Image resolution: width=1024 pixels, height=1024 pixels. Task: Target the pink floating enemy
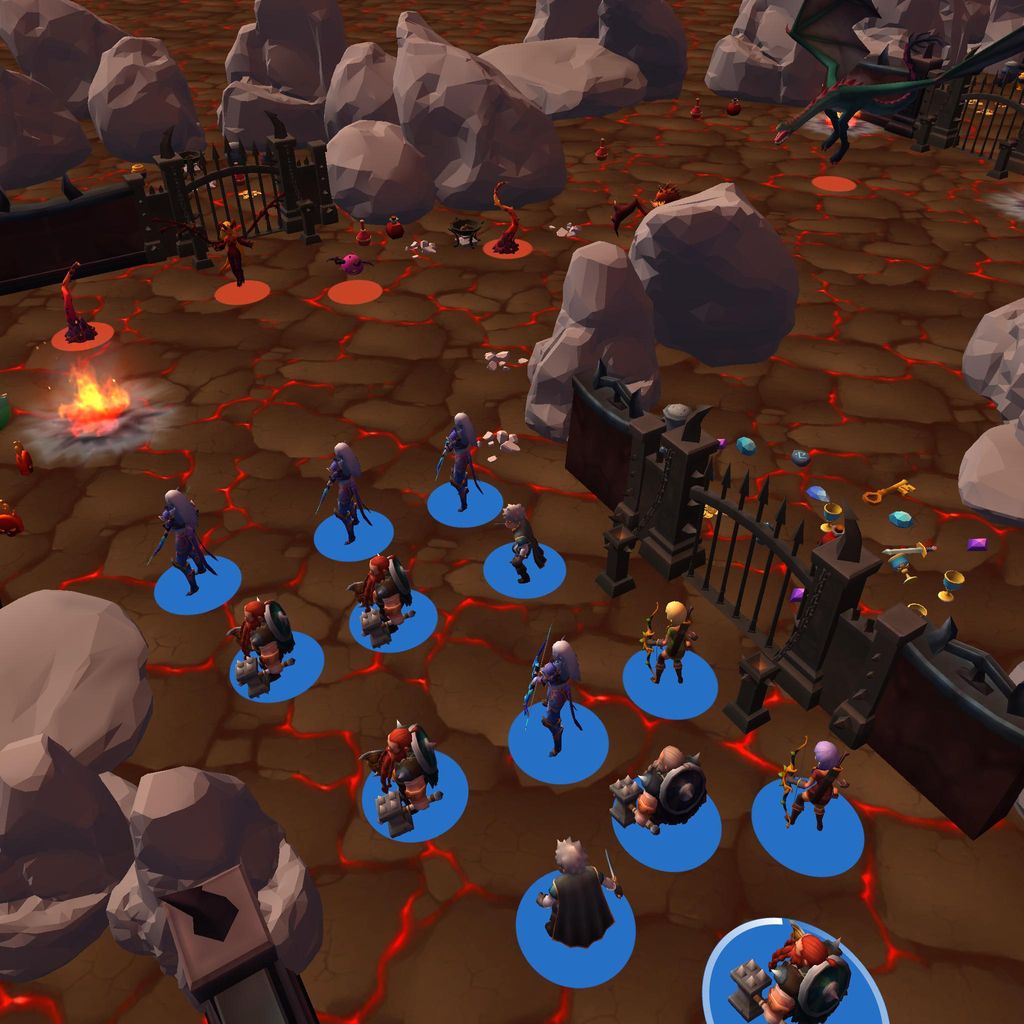point(351,265)
